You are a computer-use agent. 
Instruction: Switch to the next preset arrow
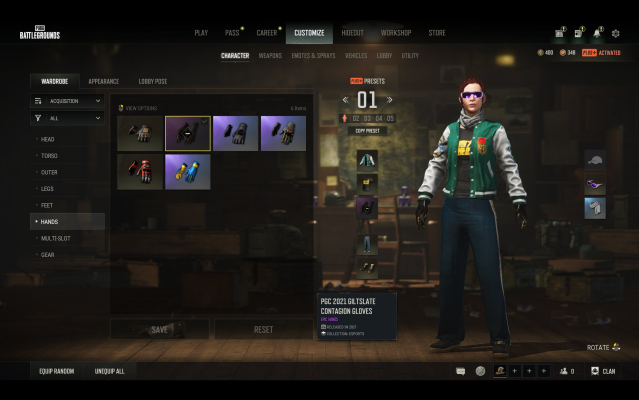390,100
